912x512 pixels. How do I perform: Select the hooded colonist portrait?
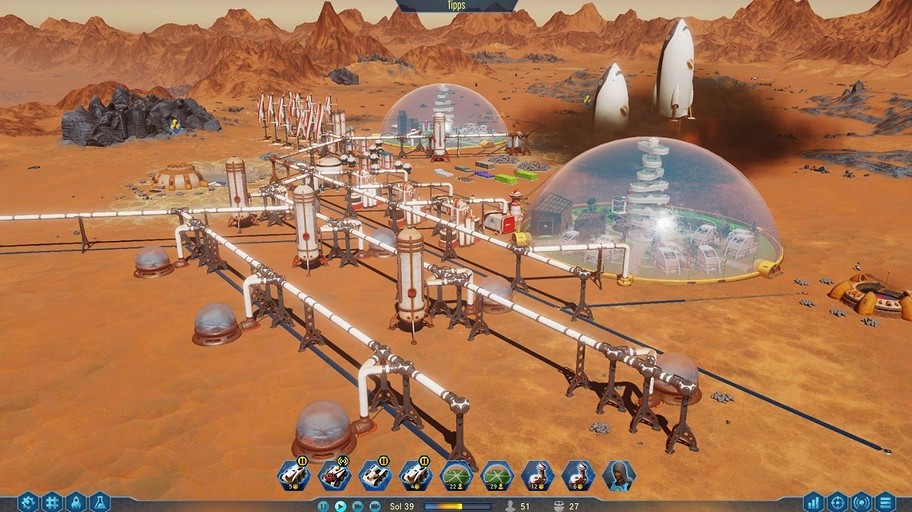click(618, 475)
